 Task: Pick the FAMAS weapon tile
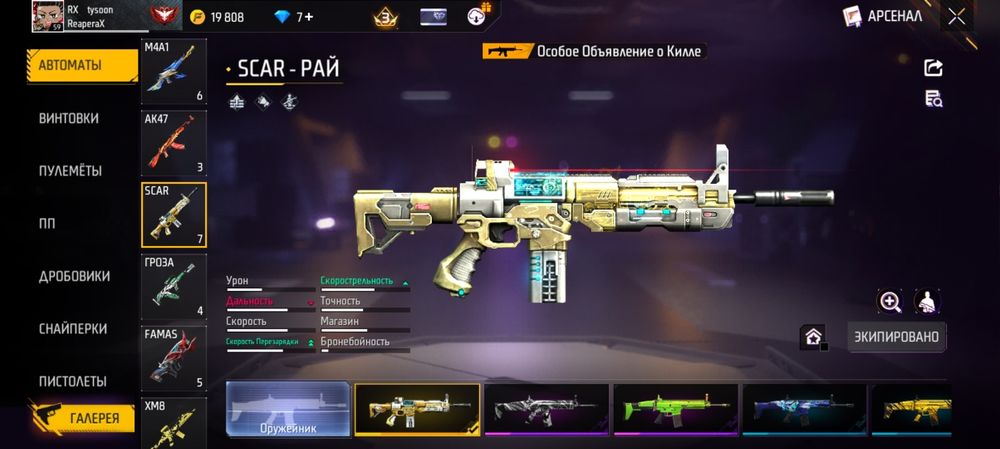click(174, 357)
